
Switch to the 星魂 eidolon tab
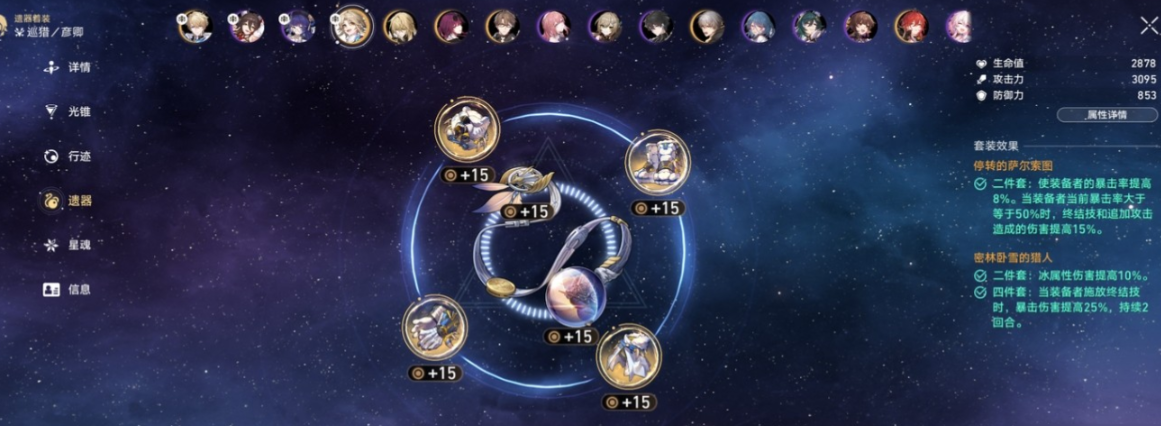[68, 245]
